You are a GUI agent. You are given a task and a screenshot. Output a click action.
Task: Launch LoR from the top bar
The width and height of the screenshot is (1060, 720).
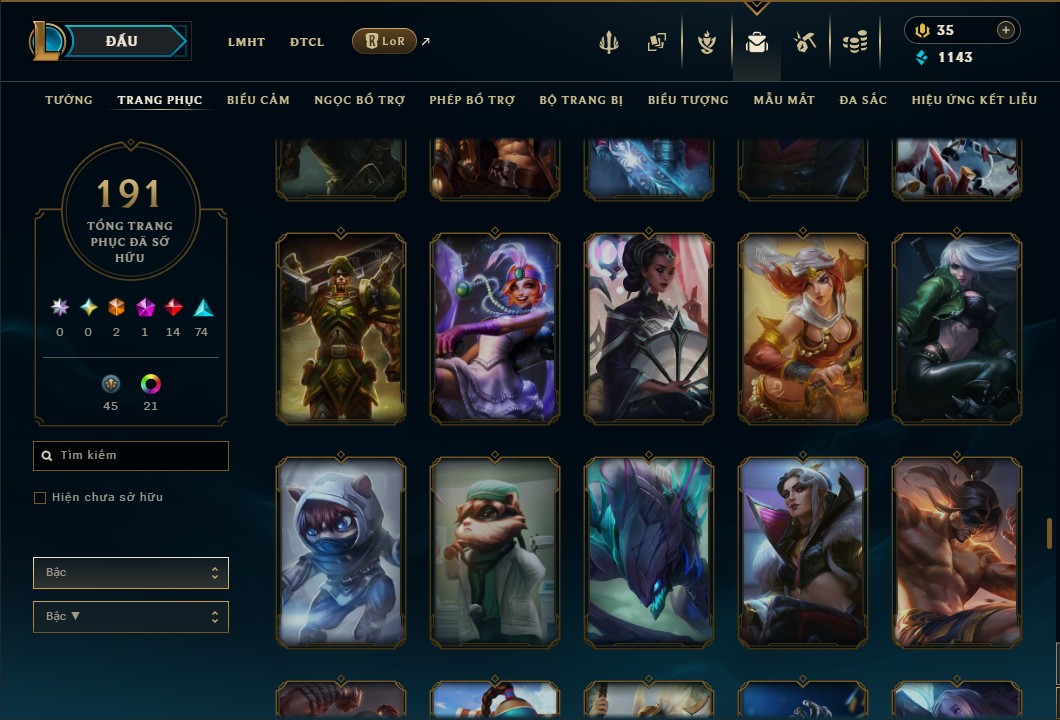385,41
